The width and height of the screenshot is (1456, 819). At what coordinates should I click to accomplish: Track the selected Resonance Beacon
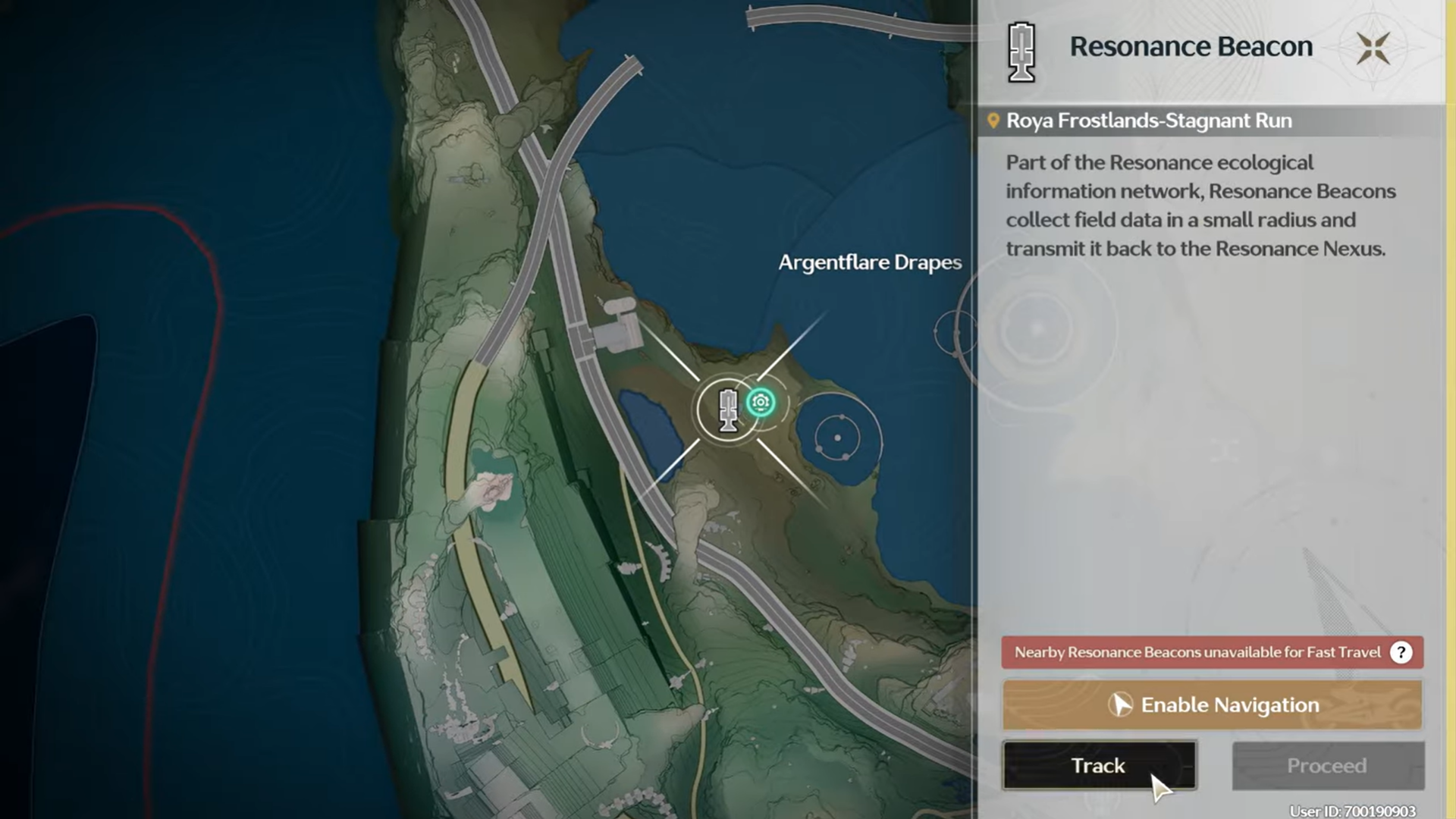(1099, 765)
